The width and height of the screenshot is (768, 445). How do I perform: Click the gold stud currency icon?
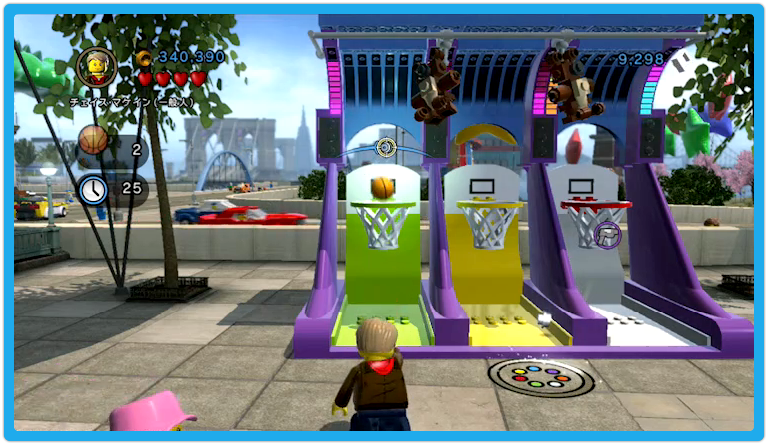(145, 57)
